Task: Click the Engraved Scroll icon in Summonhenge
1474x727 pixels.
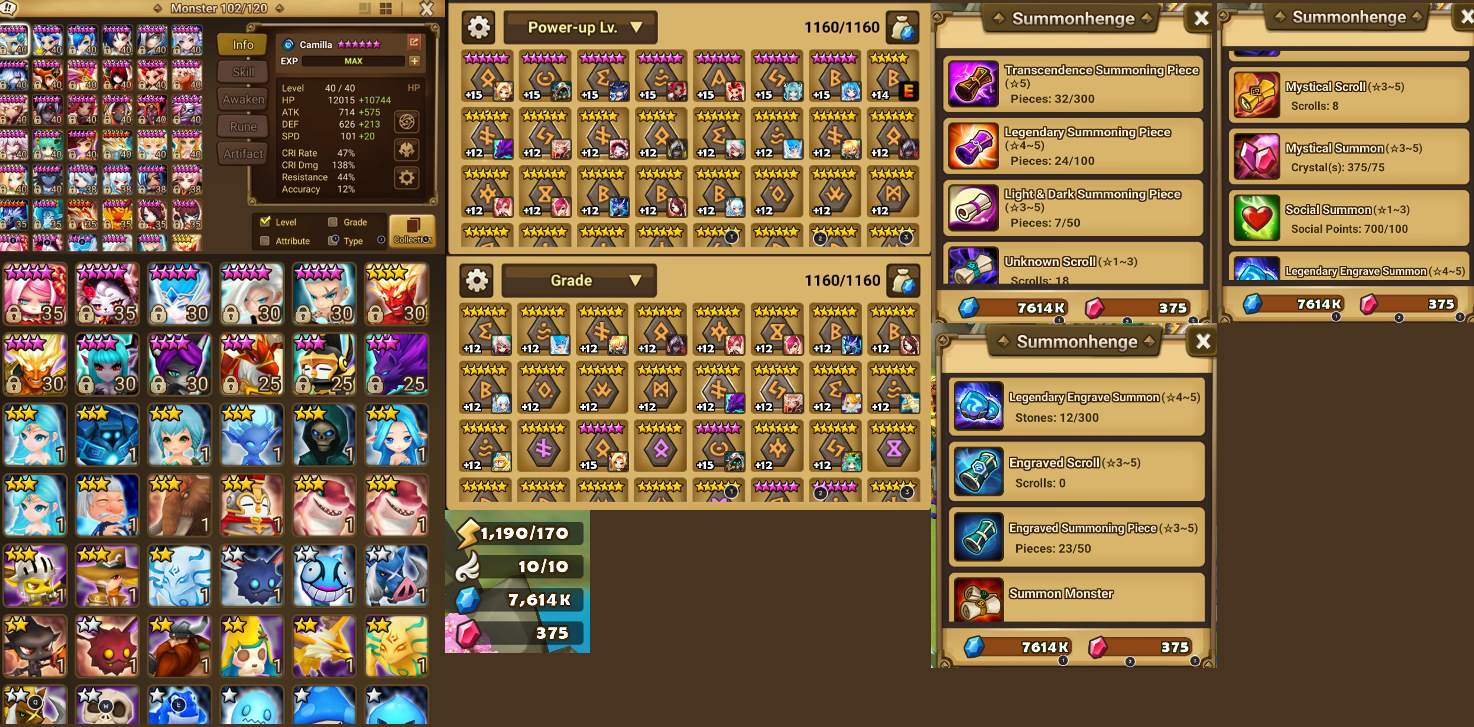Action: click(978, 472)
